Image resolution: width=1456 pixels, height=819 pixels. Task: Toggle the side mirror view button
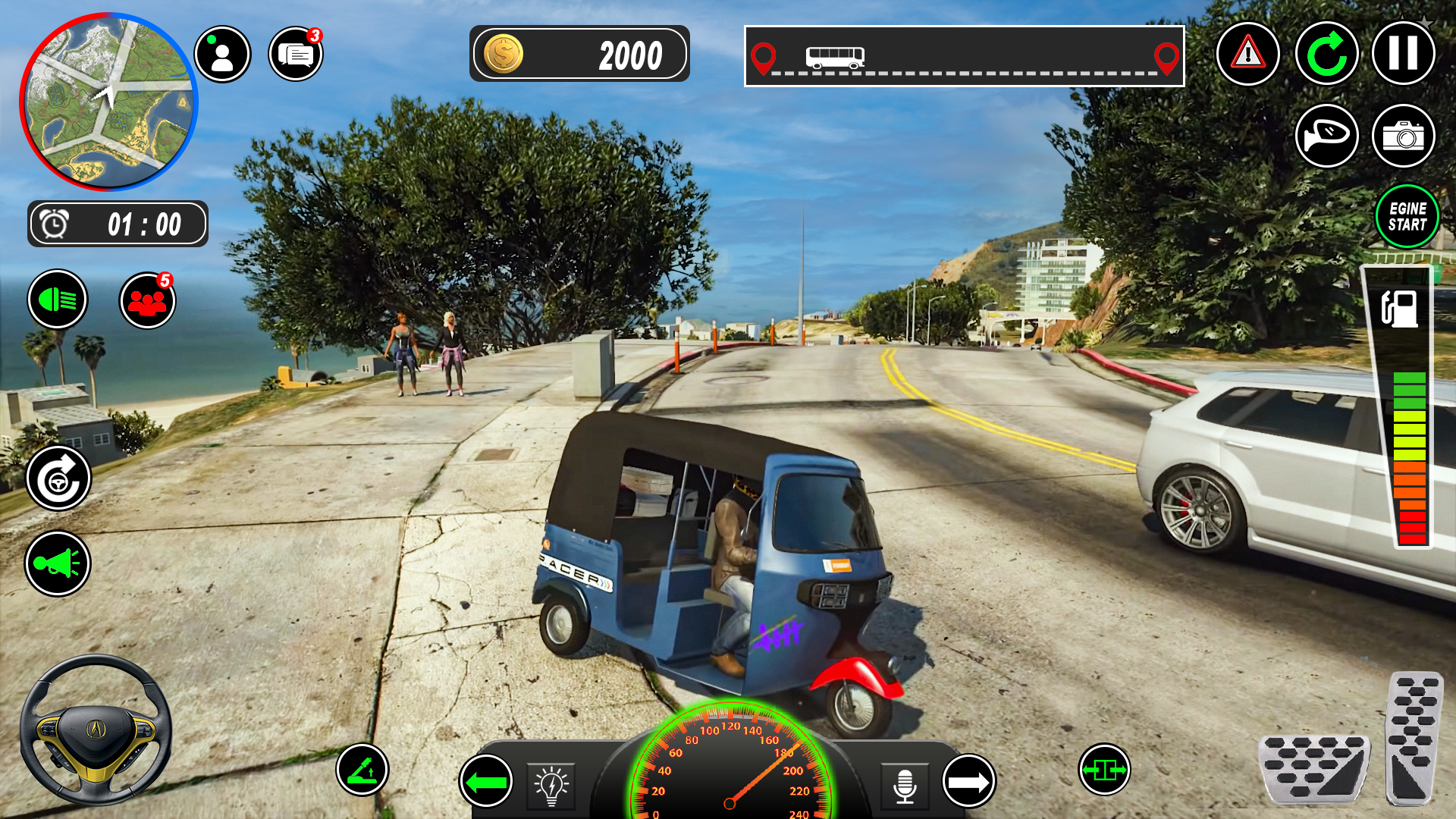click(x=1326, y=136)
